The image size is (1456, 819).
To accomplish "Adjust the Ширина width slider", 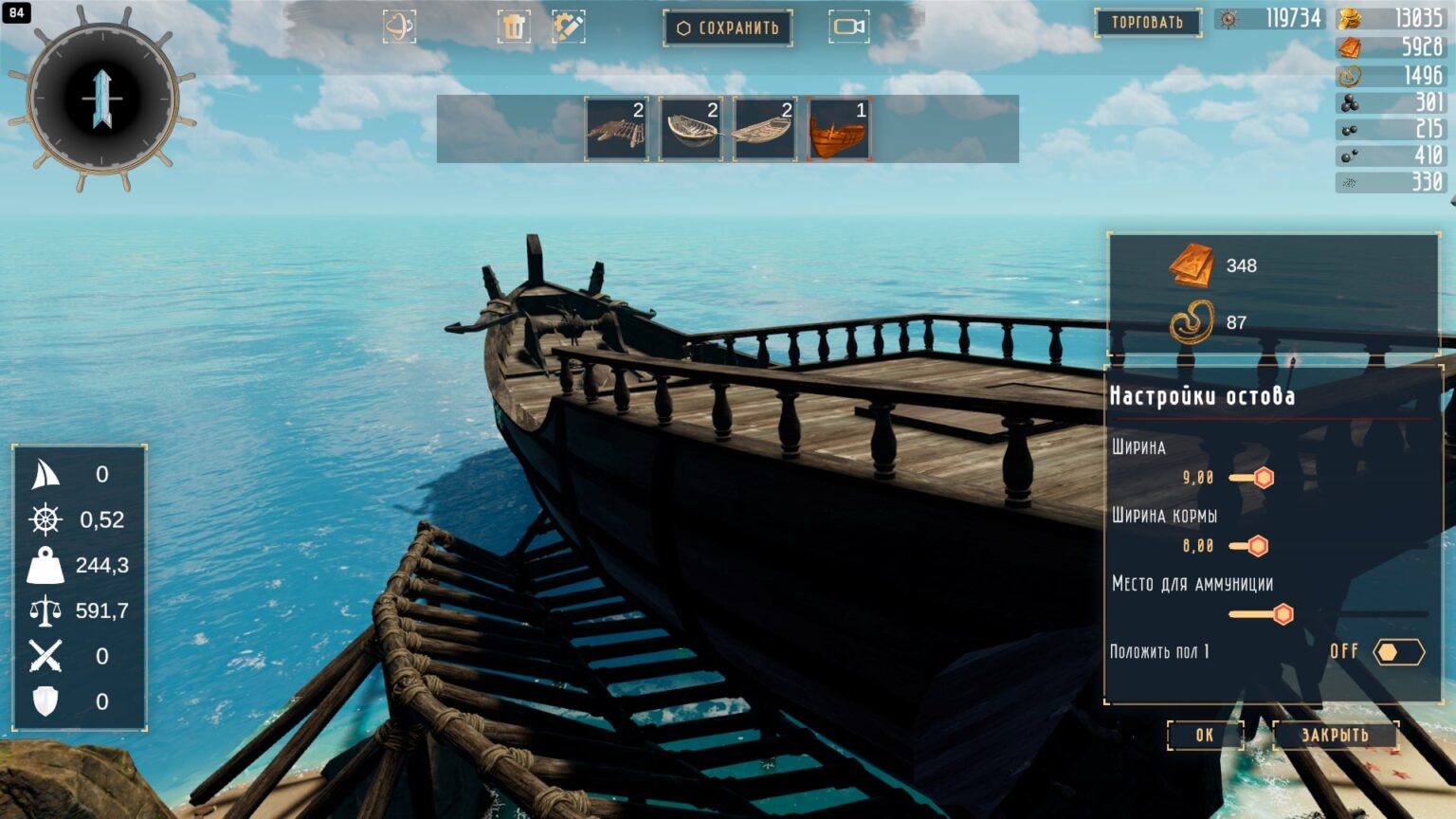I will 1264,478.
